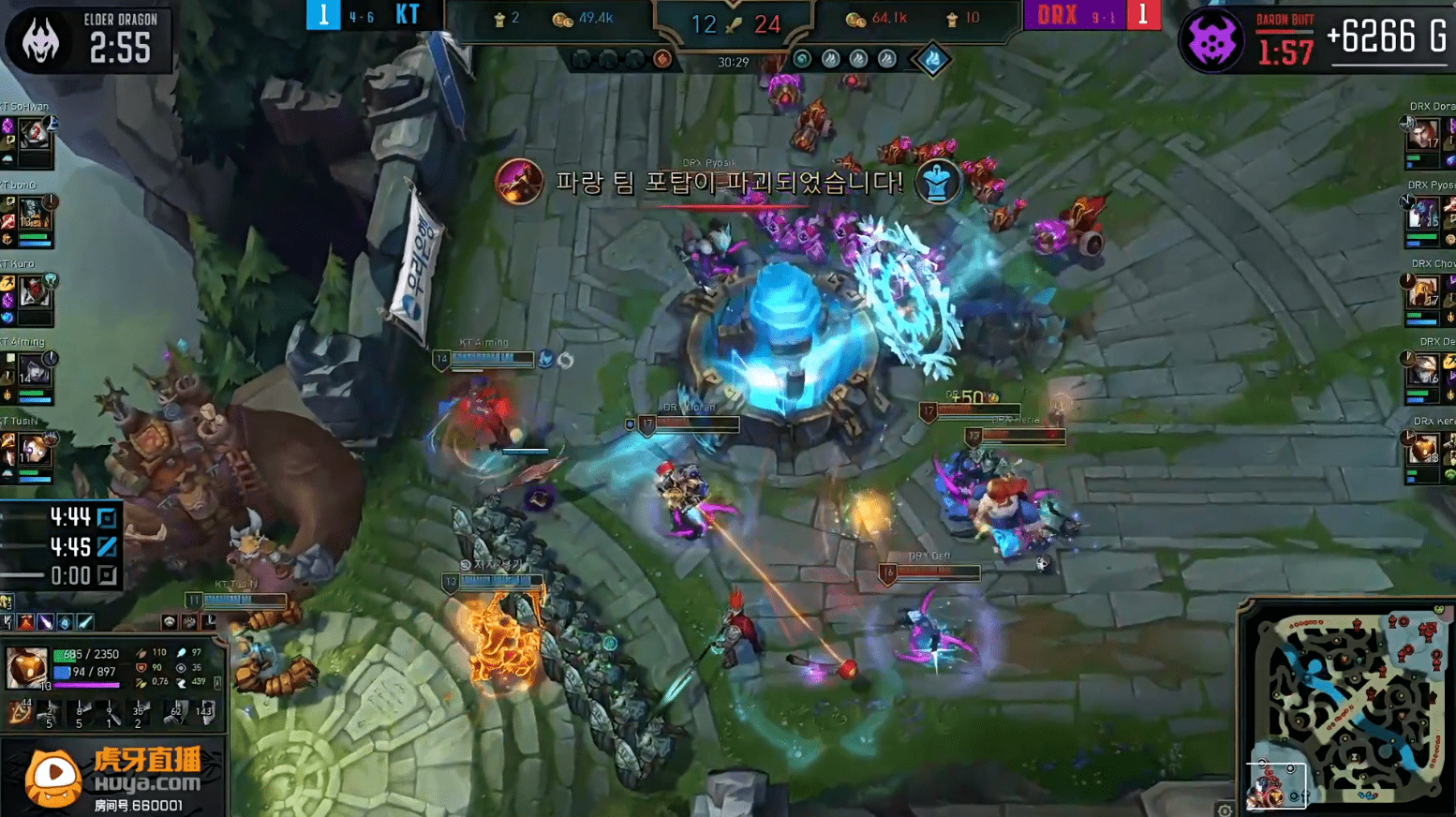
Task: Click the gear icon beside the minimap
Action: tap(1225, 810)
